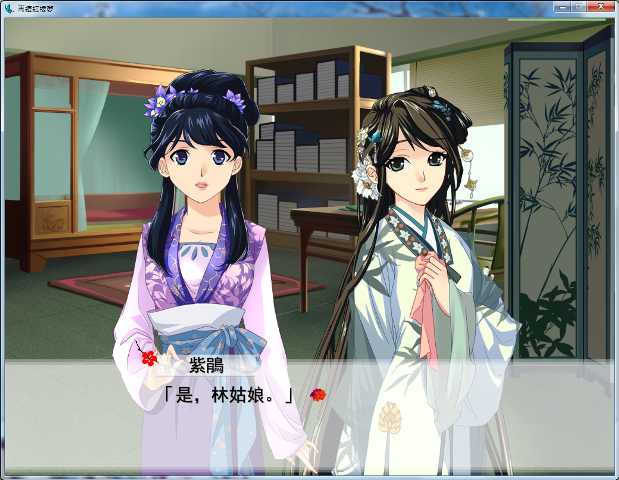Close the game window
The image size is (619, 480).
(x=601, y=7)
